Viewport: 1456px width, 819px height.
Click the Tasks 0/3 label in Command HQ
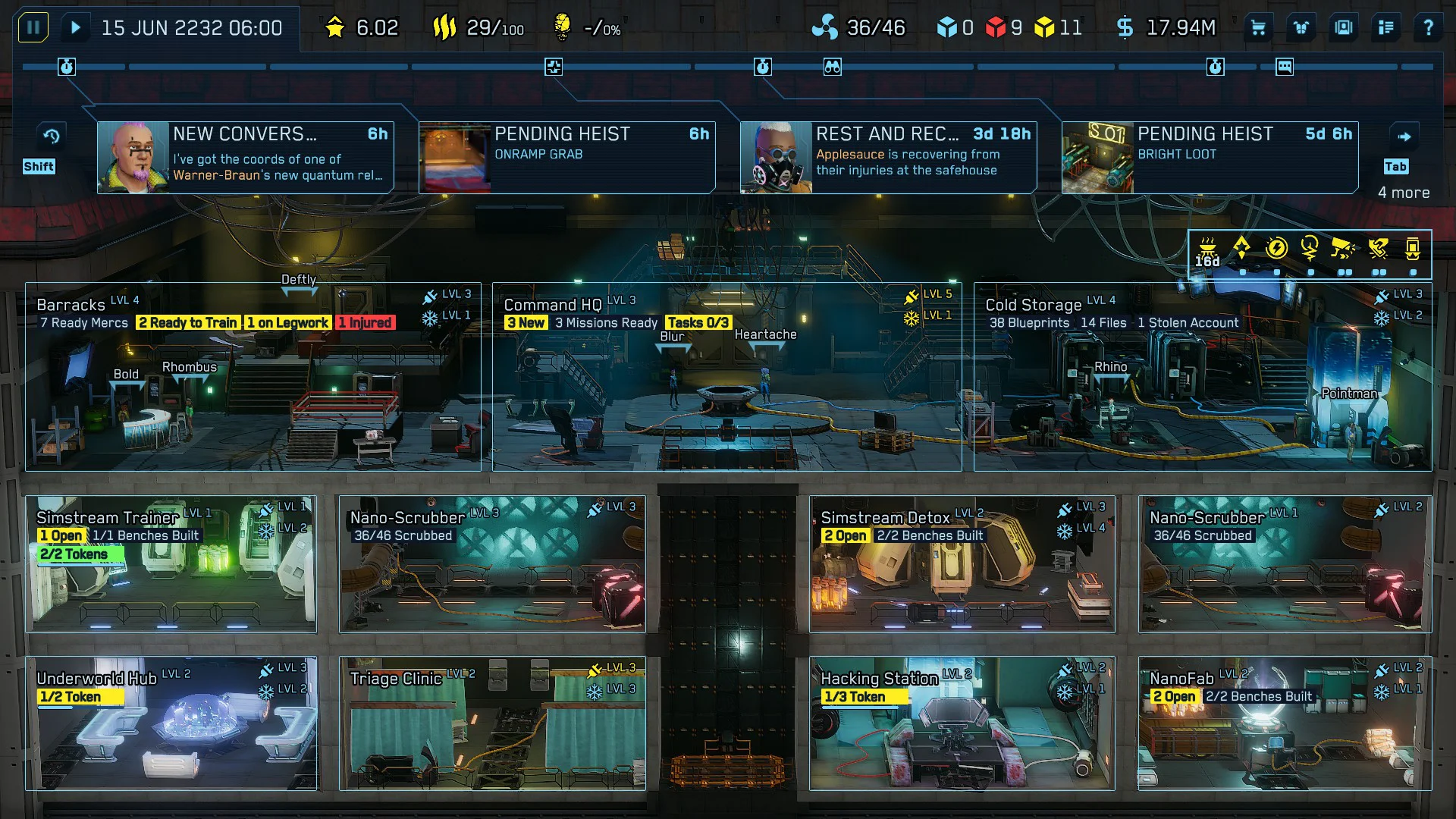coord(698,322)
